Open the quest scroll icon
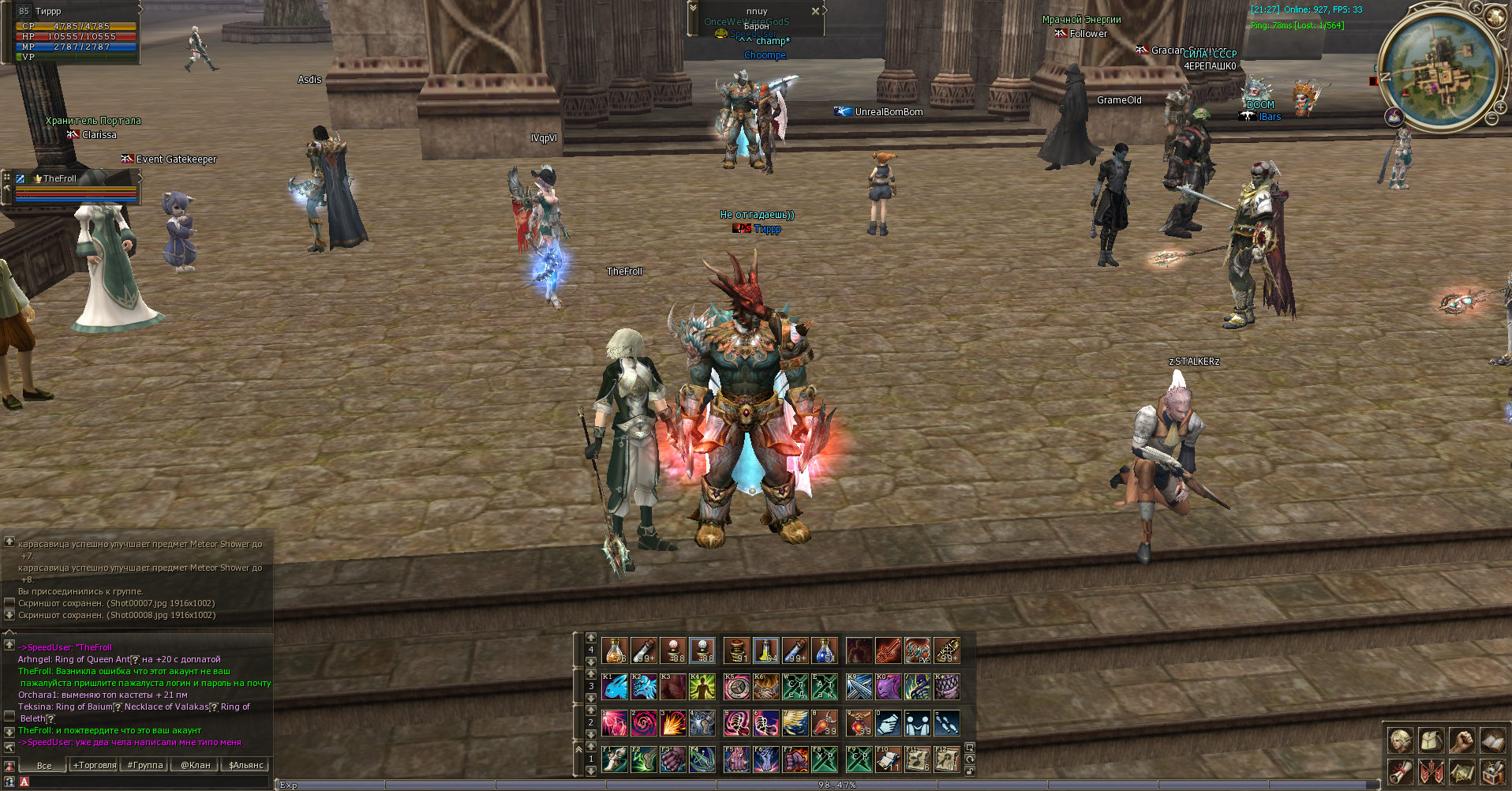This screenshot has width=1512, height=791. tap(1401, 771)
